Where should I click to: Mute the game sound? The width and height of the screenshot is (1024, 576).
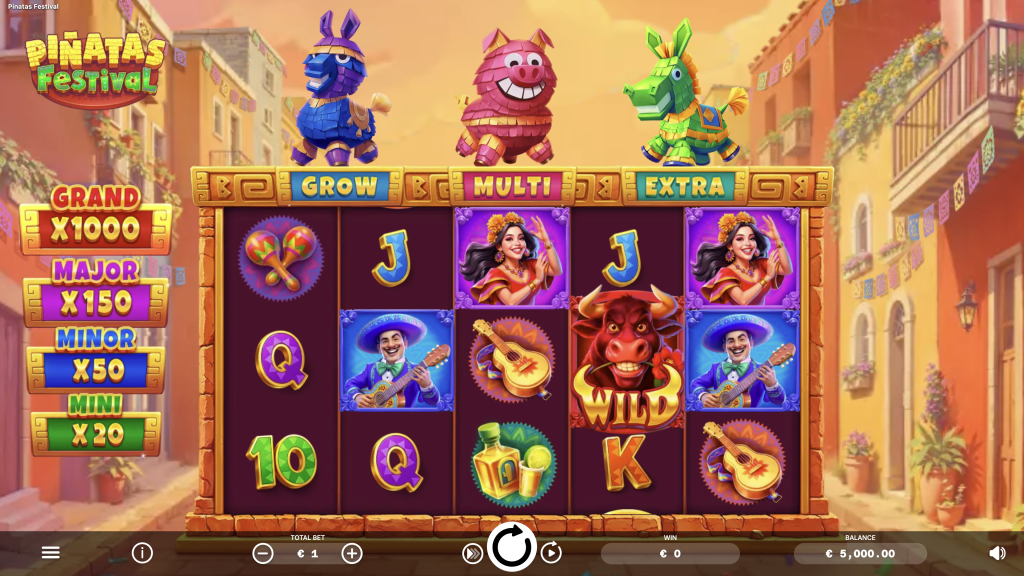(x=997, y=552)
